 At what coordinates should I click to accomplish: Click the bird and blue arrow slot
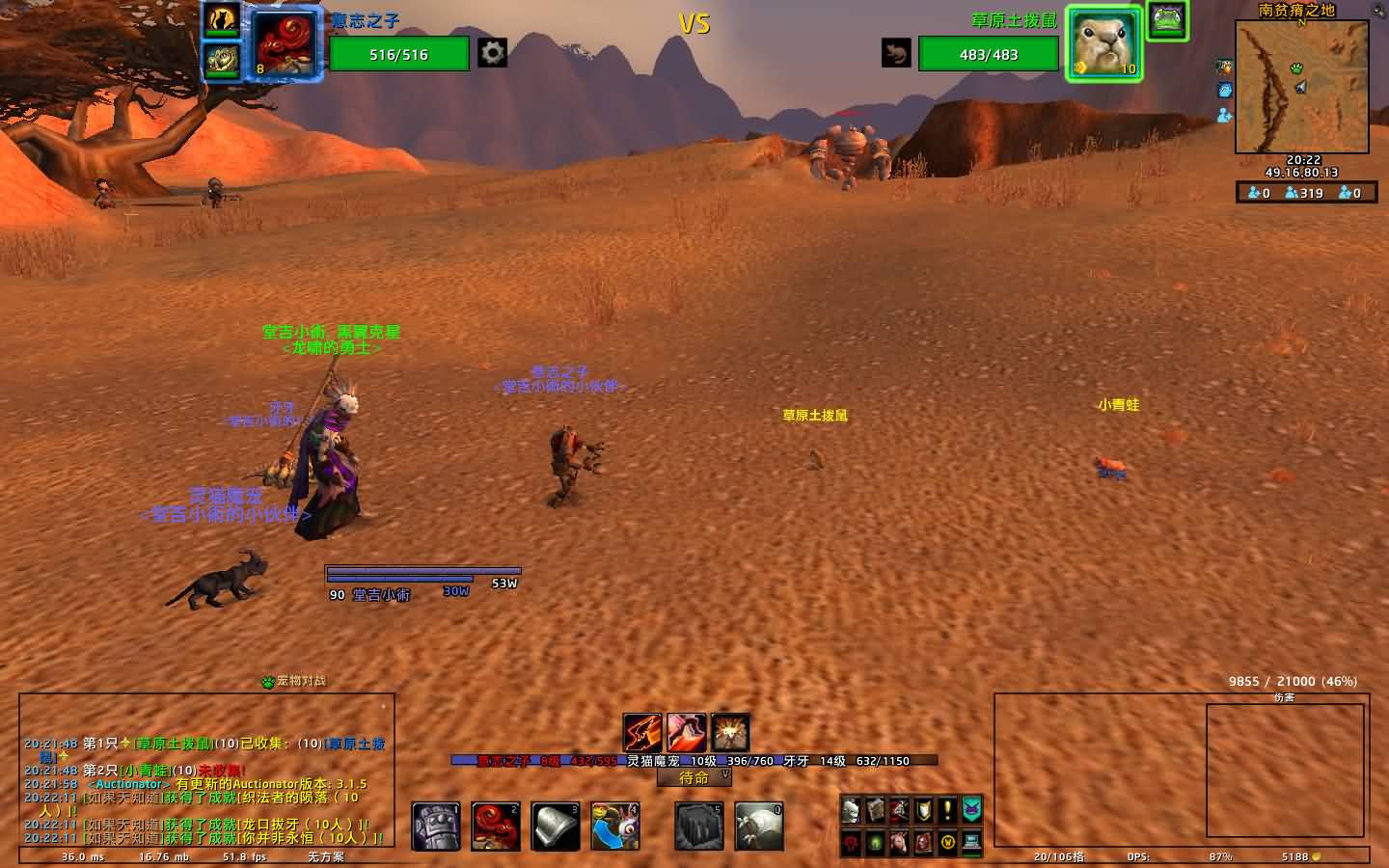point(615,827)
